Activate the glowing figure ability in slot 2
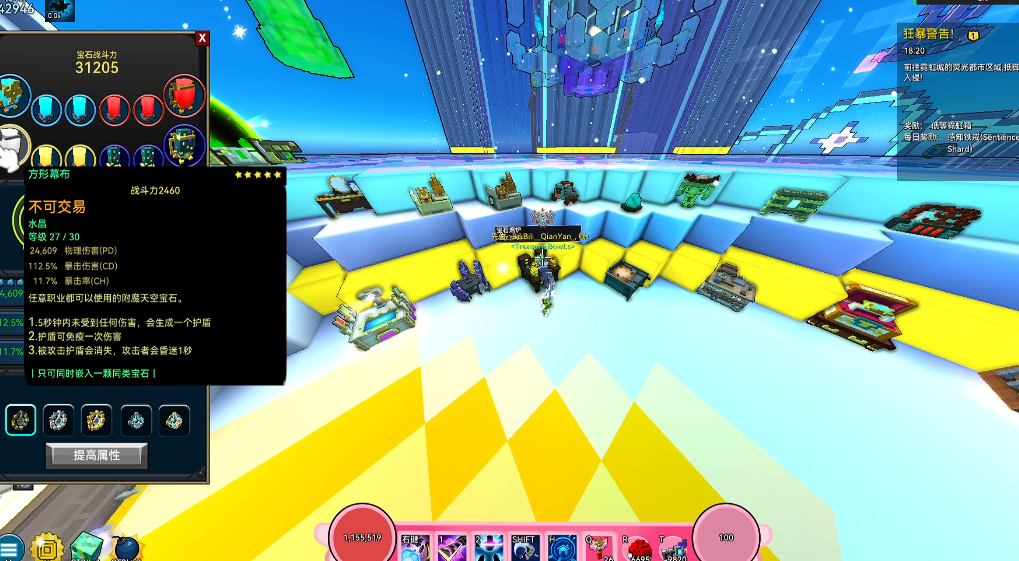 (488, 548)
